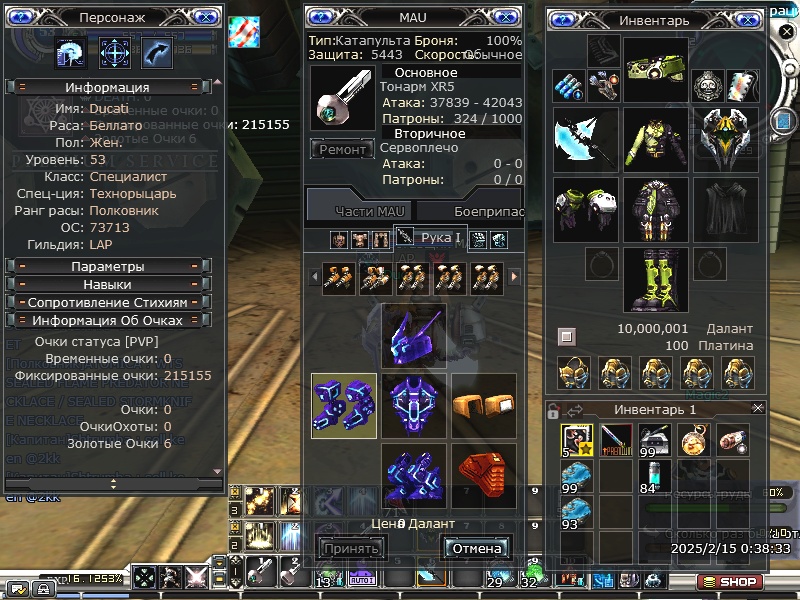800x600 pixels.
Task: Expand the Навыки section
Action: coord(108,285)
